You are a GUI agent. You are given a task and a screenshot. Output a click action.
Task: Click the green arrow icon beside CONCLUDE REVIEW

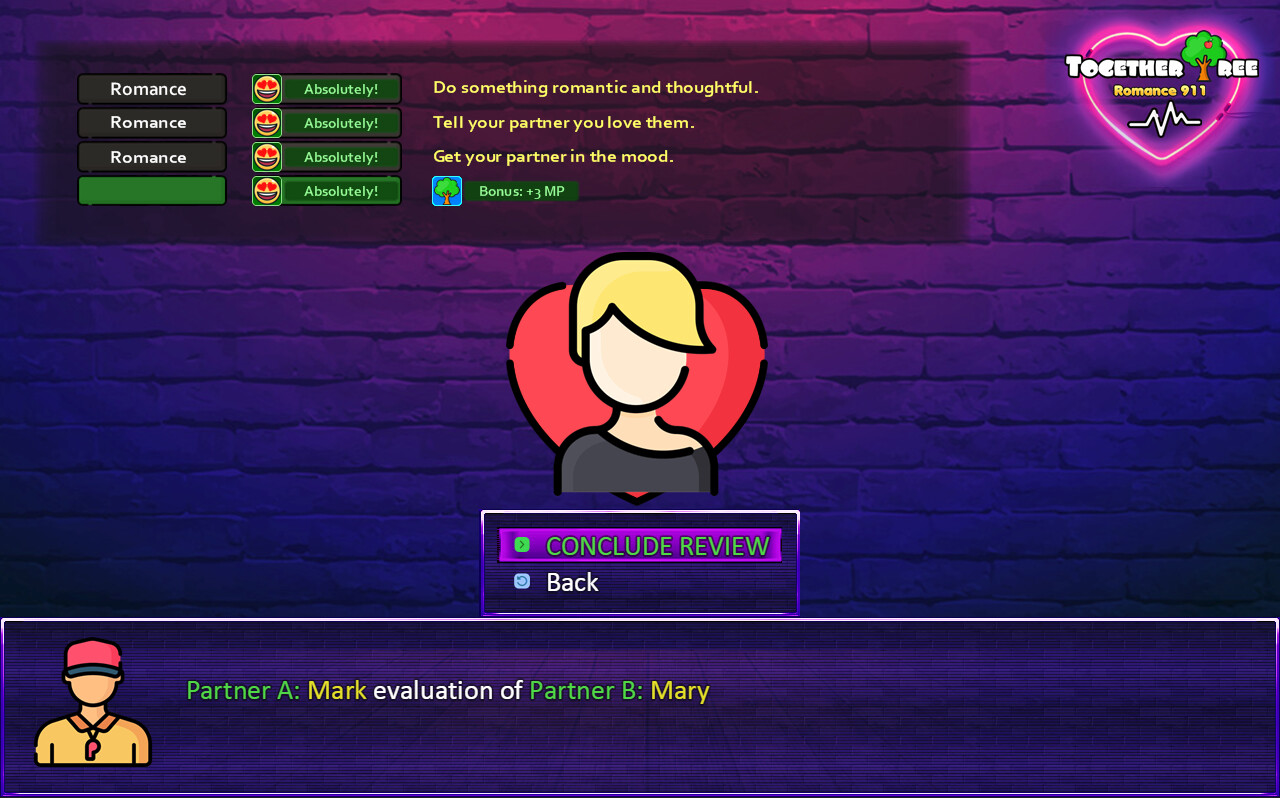pyautogui.click(x=521, y=545)
